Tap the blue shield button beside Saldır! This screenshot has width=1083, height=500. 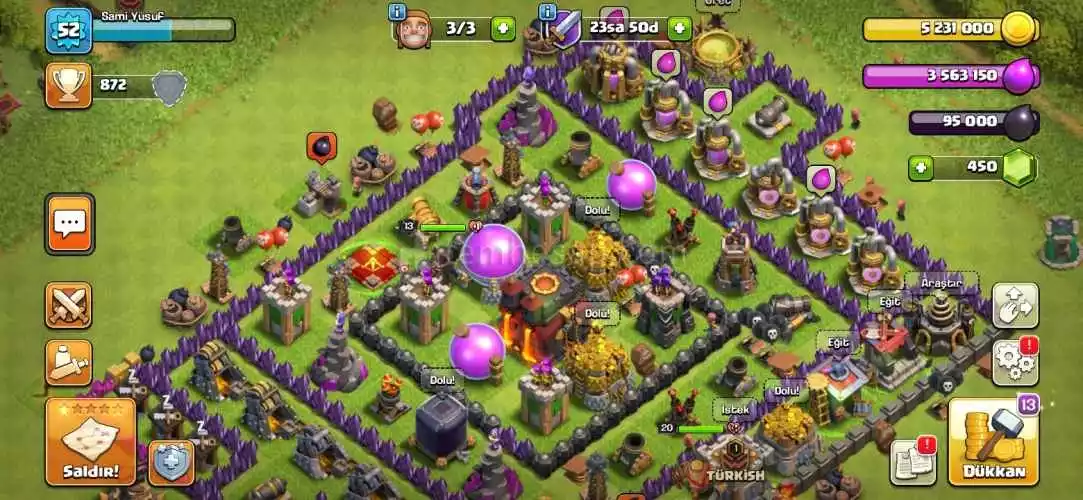(x=170, y=462)
